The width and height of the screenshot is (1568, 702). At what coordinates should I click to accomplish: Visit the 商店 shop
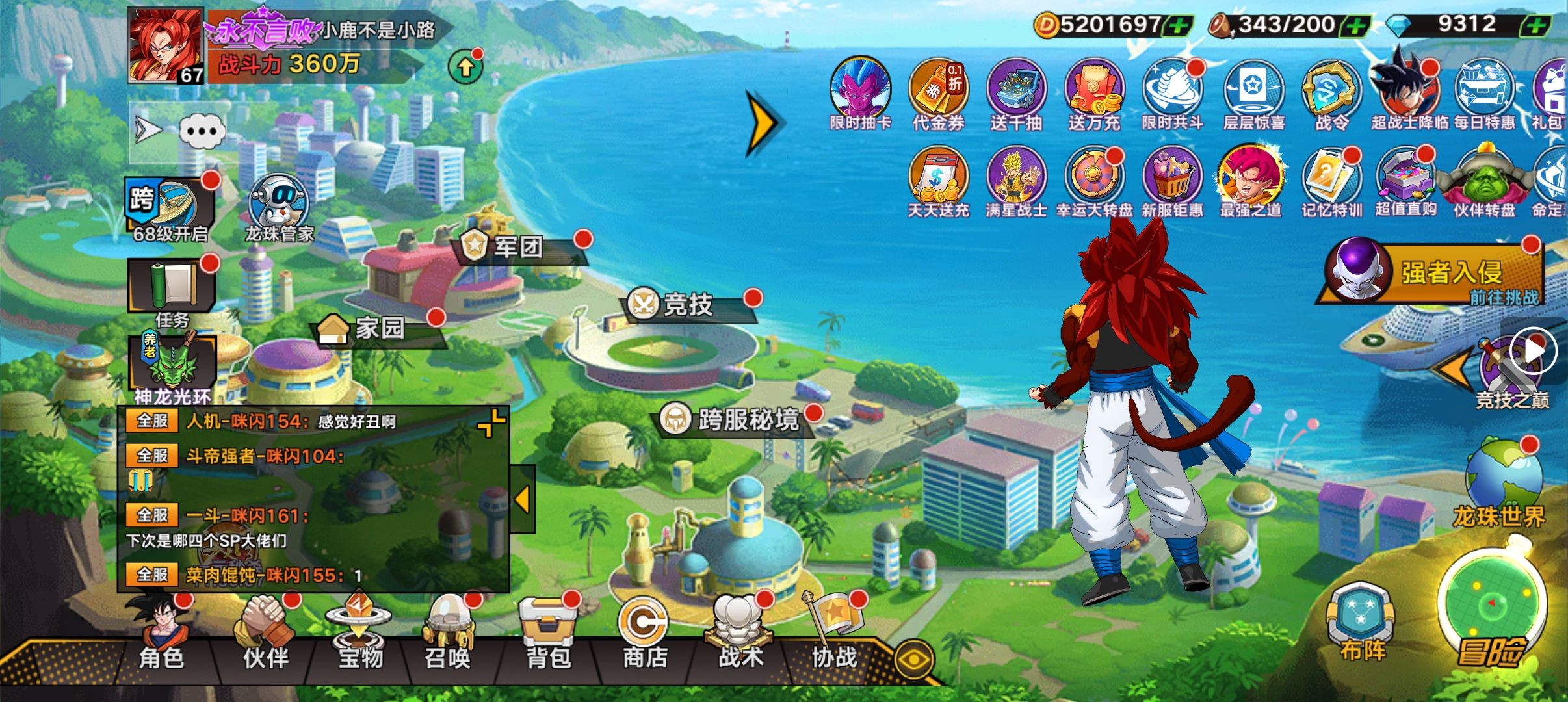(x=644, y=634)
